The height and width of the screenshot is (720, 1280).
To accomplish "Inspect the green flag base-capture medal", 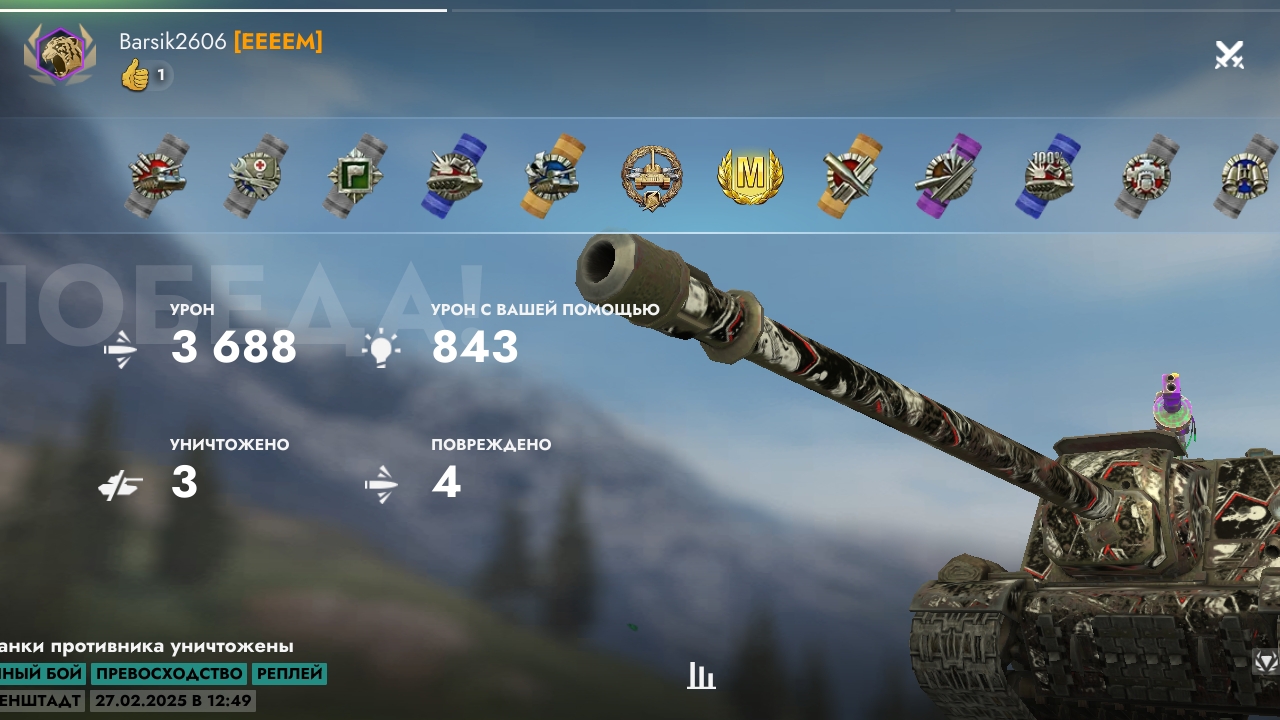I will tap(355, 177).
